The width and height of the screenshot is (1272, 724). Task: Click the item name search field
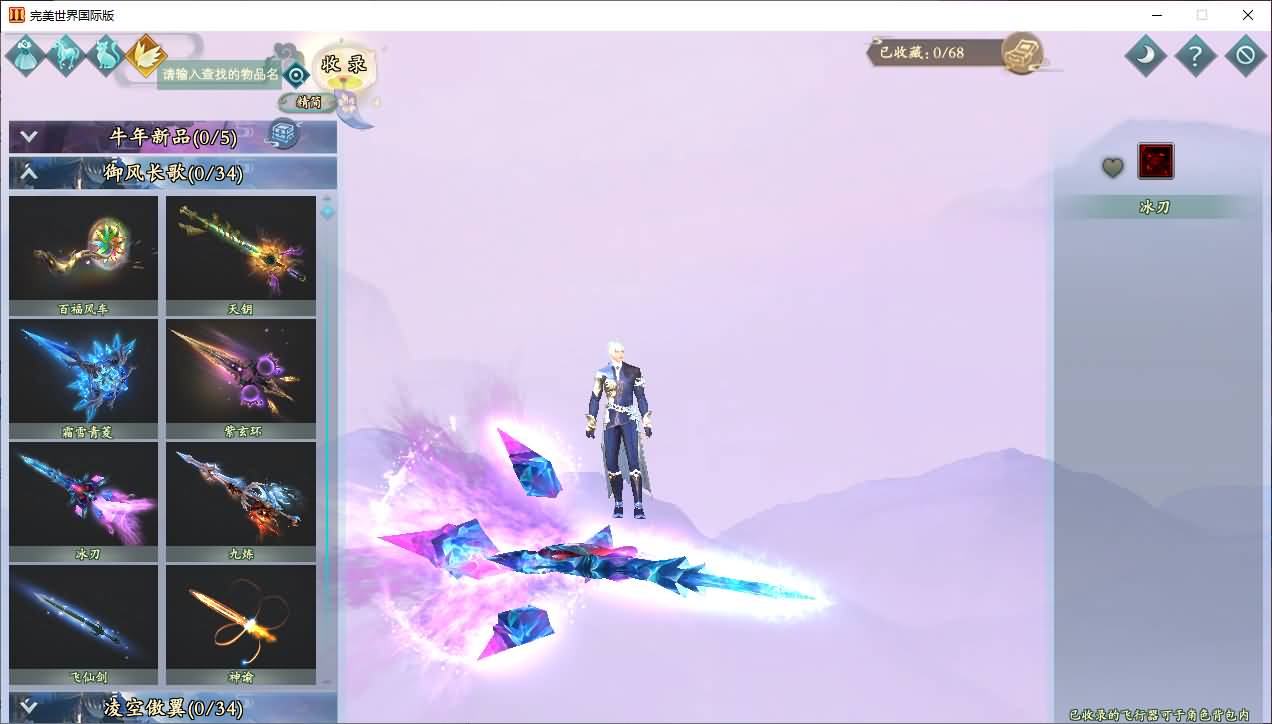tap(219, 75)
